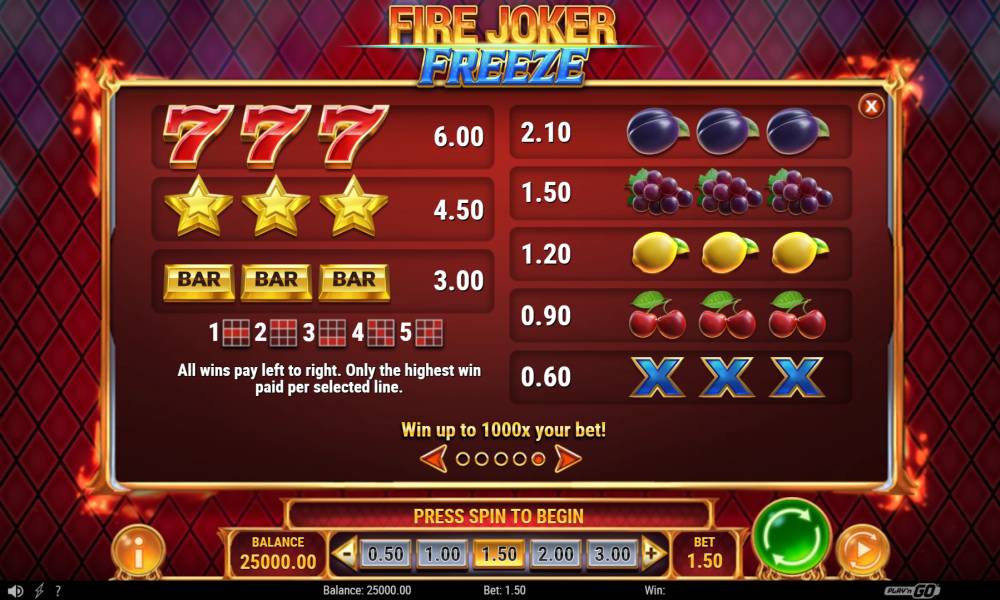Screen dimensions: 1000x600
Task: Set the bet to 2.00
Action: pos(556,554)
